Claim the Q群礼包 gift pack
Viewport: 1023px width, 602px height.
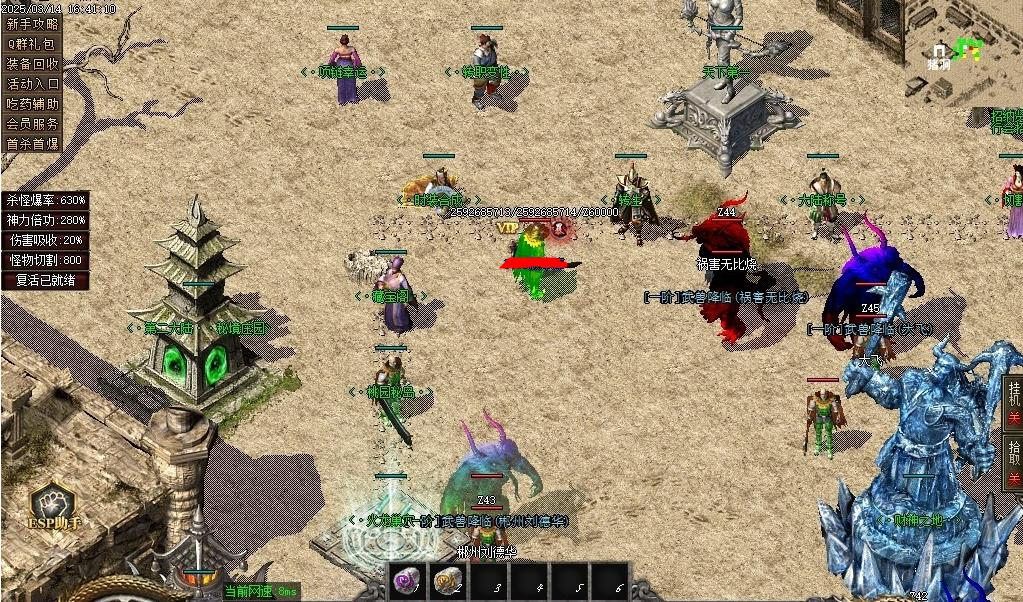pyautogui.click(x=32, y=43)
